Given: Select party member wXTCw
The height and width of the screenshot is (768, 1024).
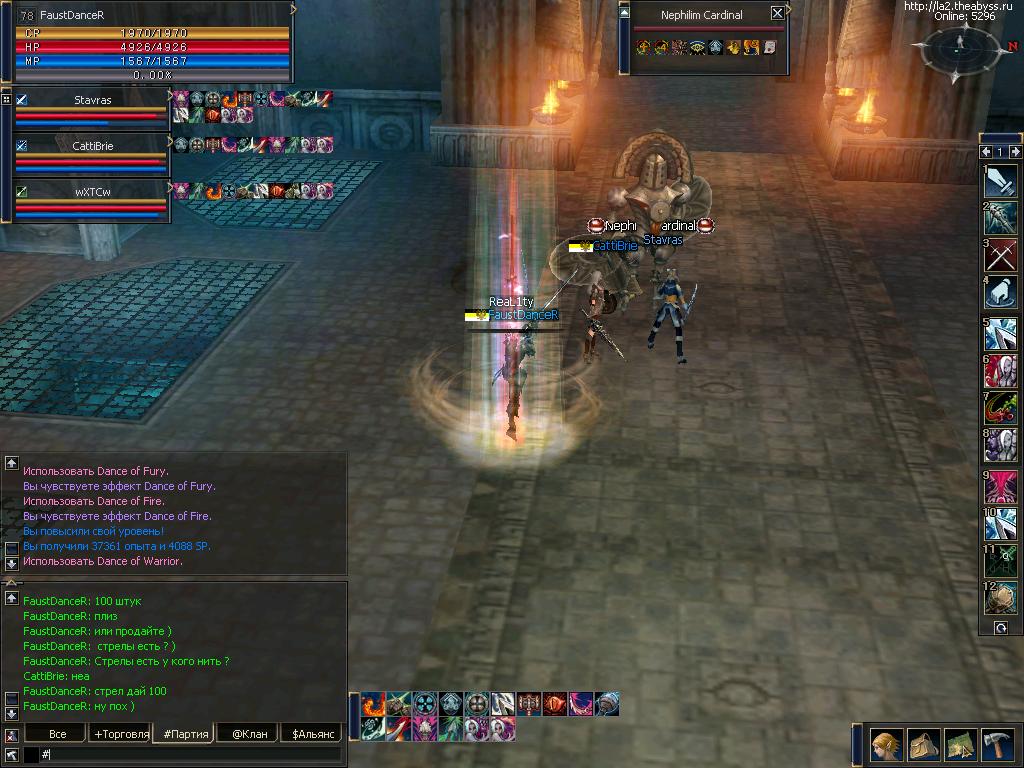Looking at the screenshot, I should 92,191.
